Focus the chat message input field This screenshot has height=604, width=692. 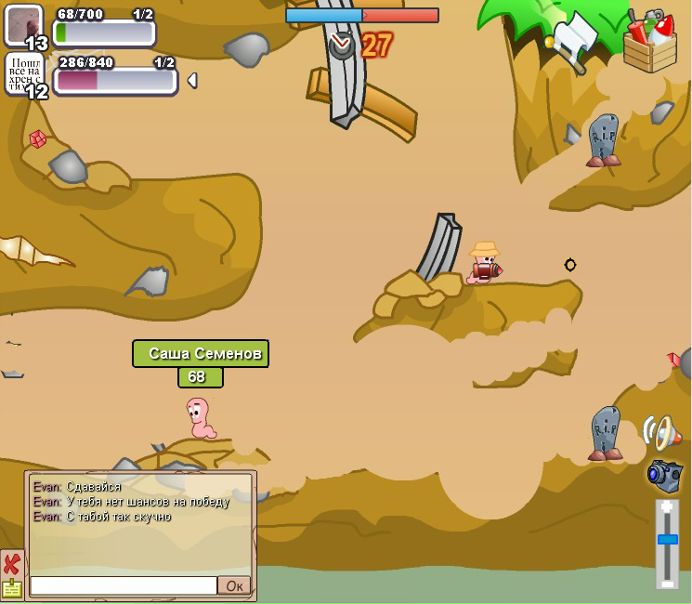pyautogui.click(x=123, y=586)
